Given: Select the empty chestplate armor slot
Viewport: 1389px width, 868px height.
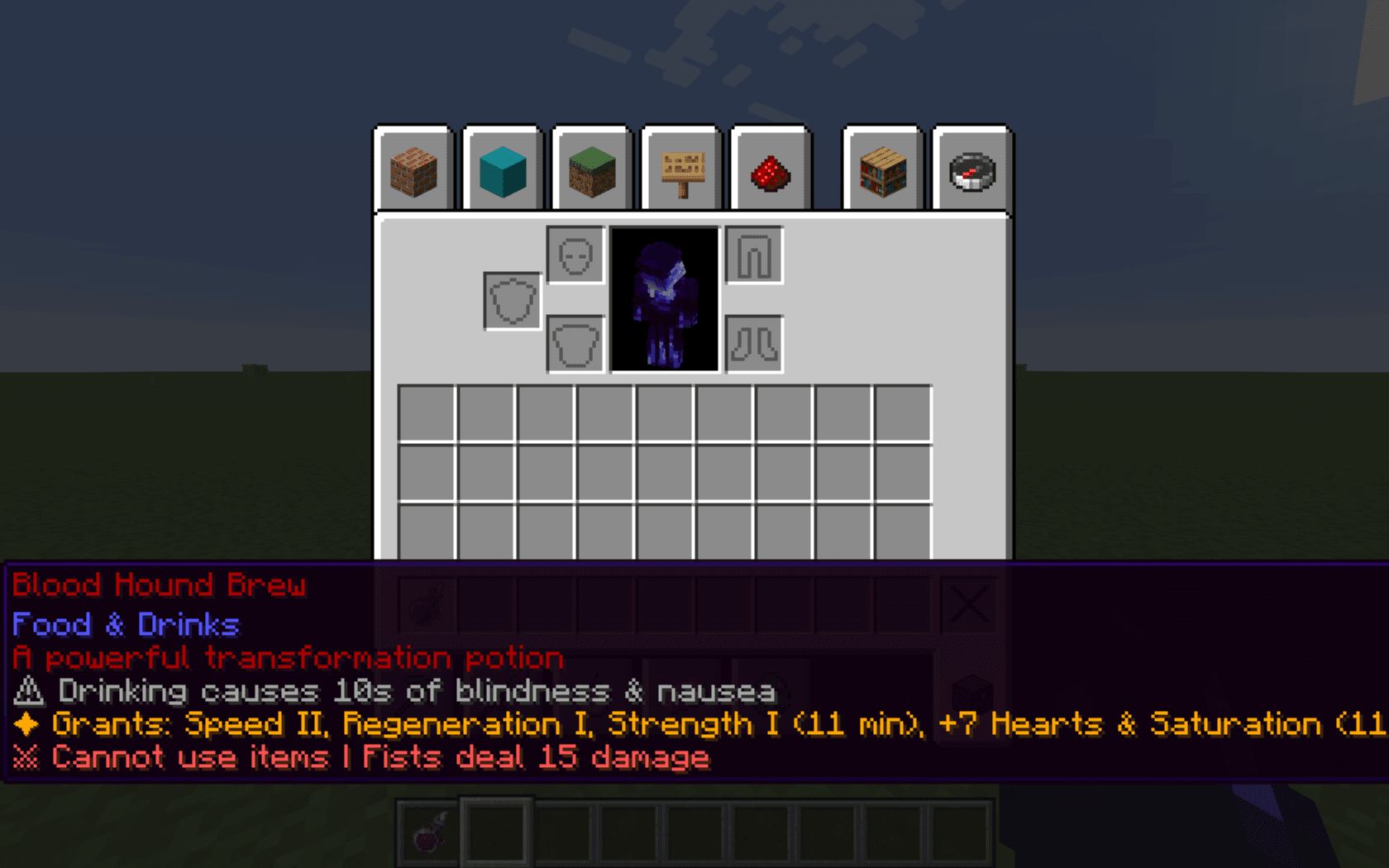Looking at the screenshot, I should (x=575, y=344).
